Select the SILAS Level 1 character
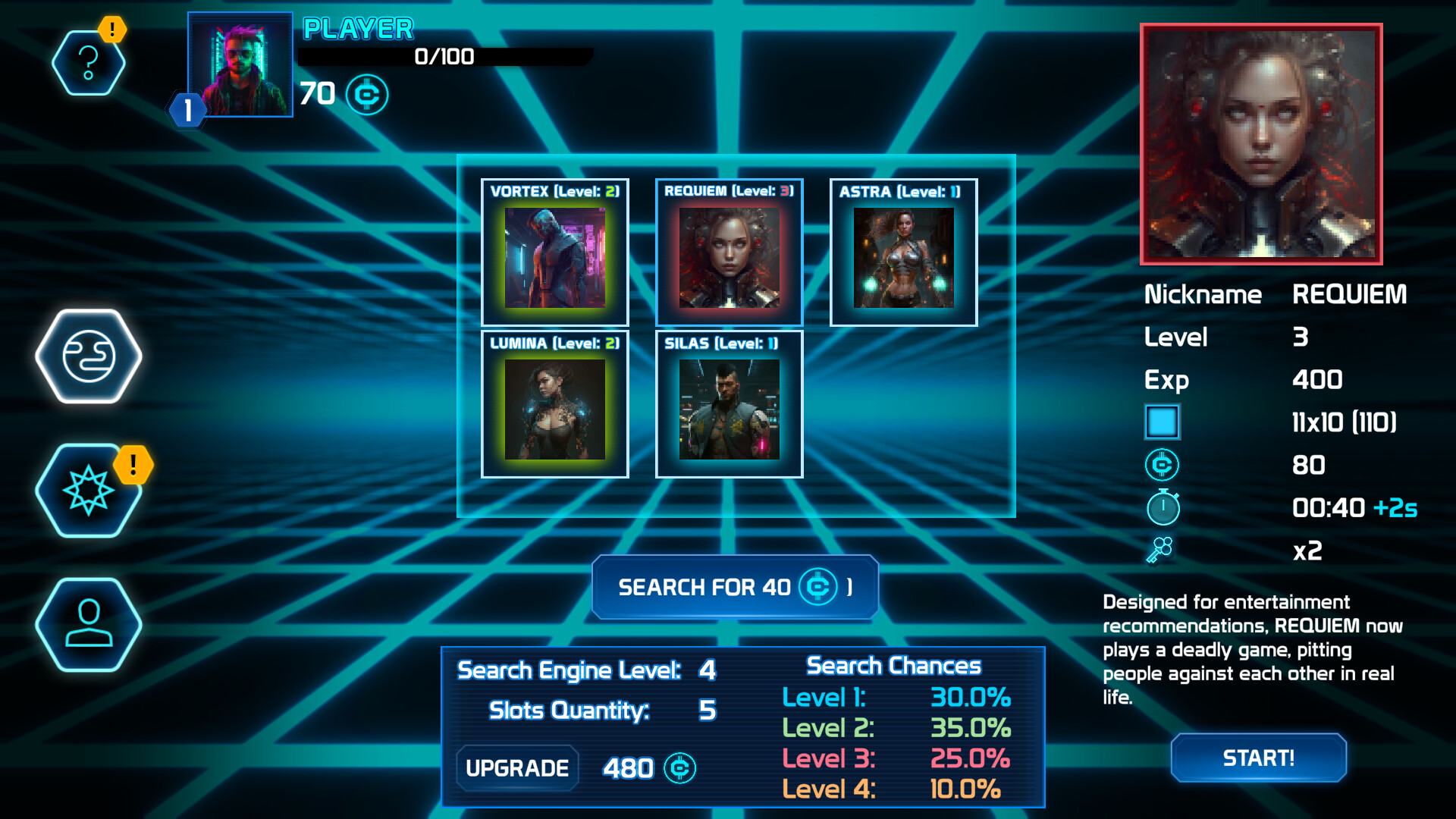Viewport: 1456px width, 819px height. click(x=729, y=406)
